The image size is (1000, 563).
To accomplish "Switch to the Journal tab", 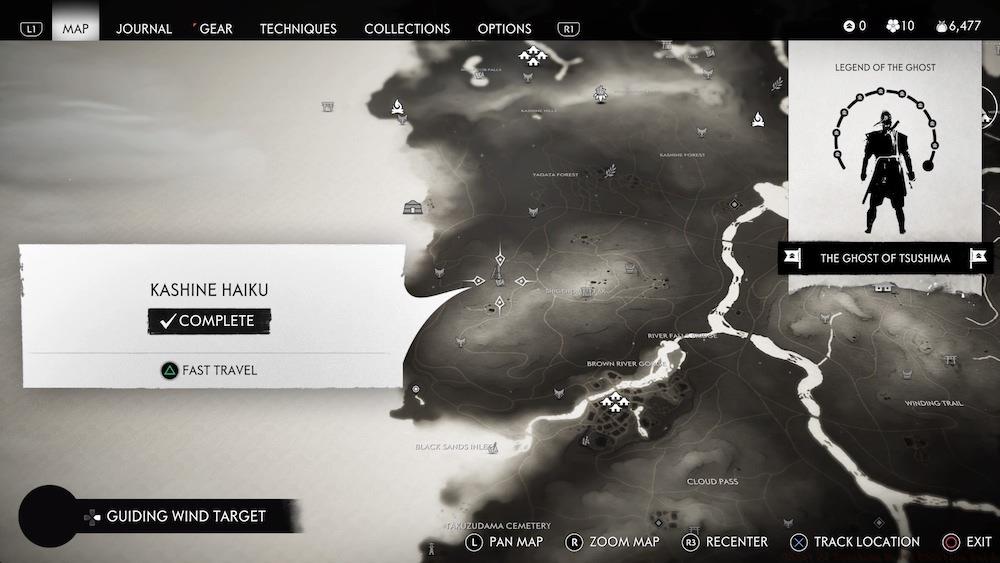I will click(x=144, y=29).
